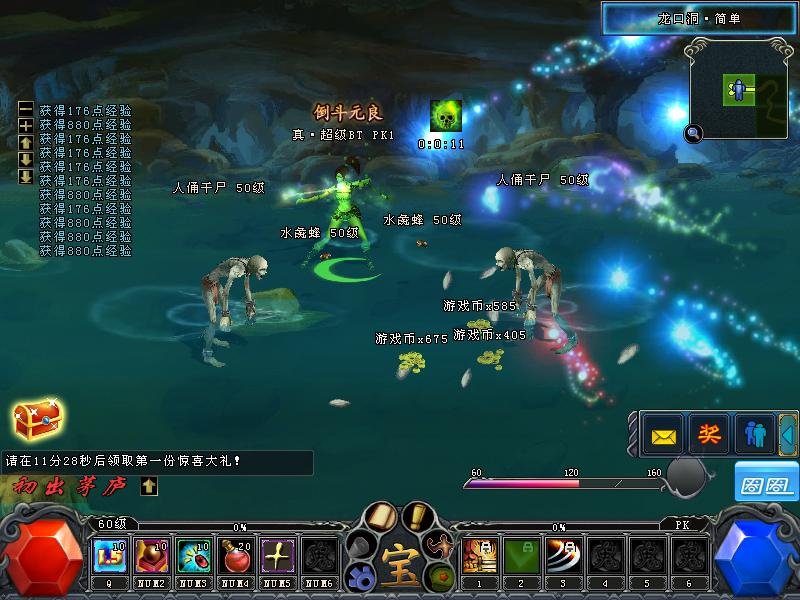Click the minimap magnifier button
This screenshot has height=600, width=800.
click(x=693, y=133)
